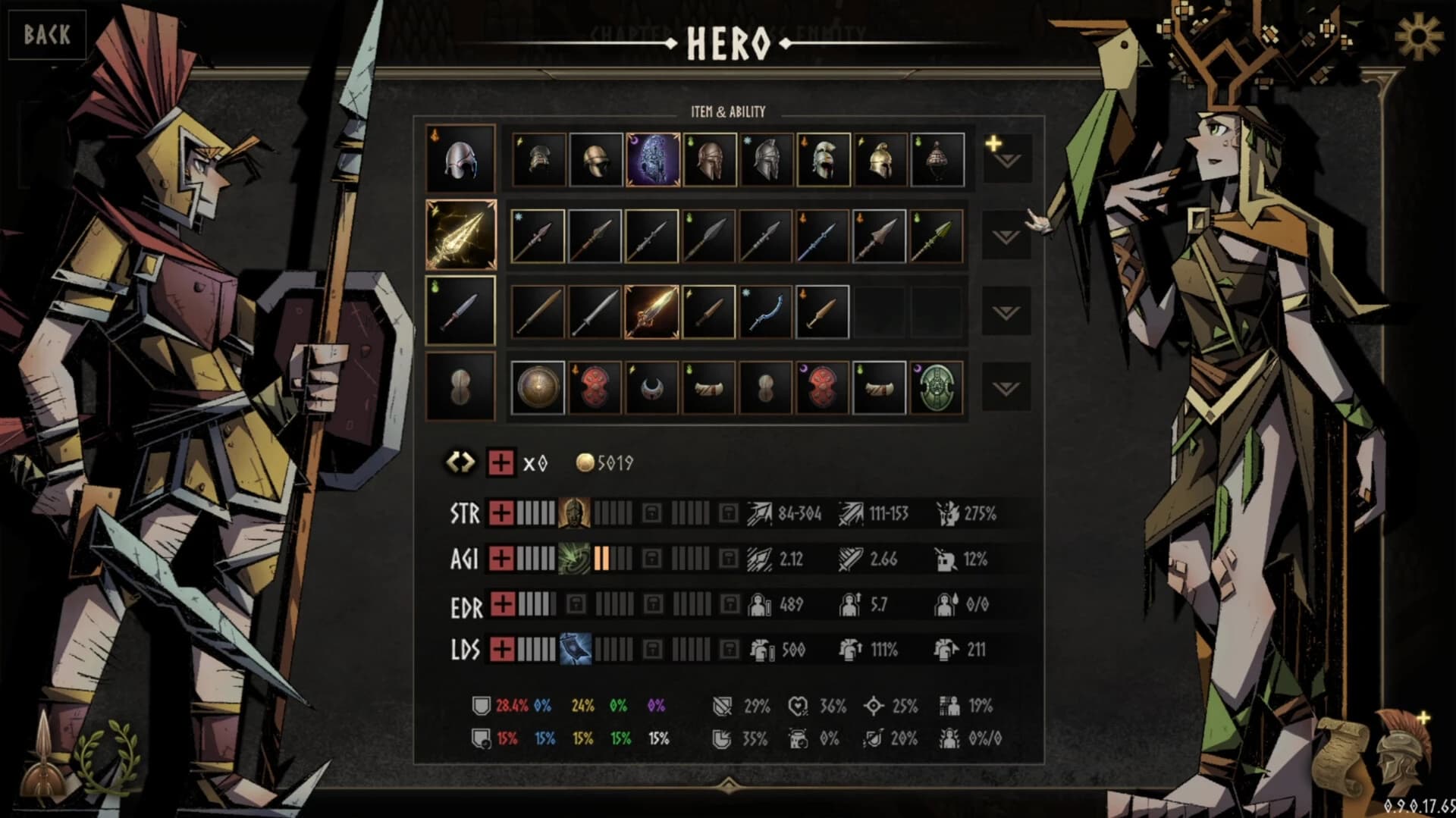
Task: Click the orange filled AGI progress bar
Action: coord(603,559)
